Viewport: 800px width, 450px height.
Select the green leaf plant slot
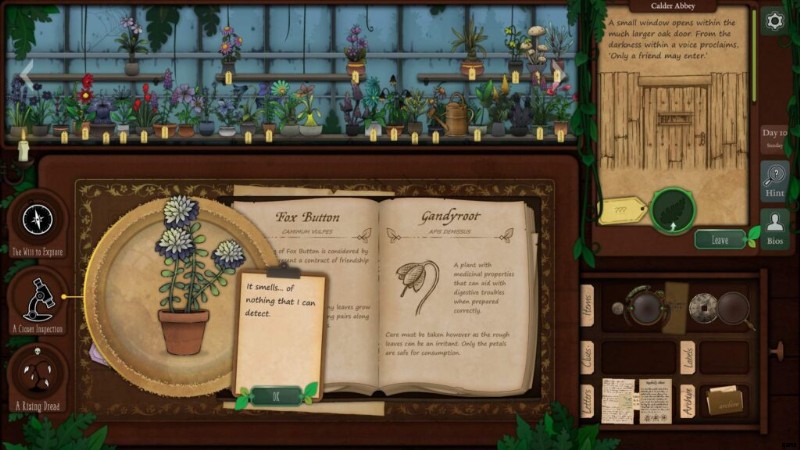[x=671, y=210]
